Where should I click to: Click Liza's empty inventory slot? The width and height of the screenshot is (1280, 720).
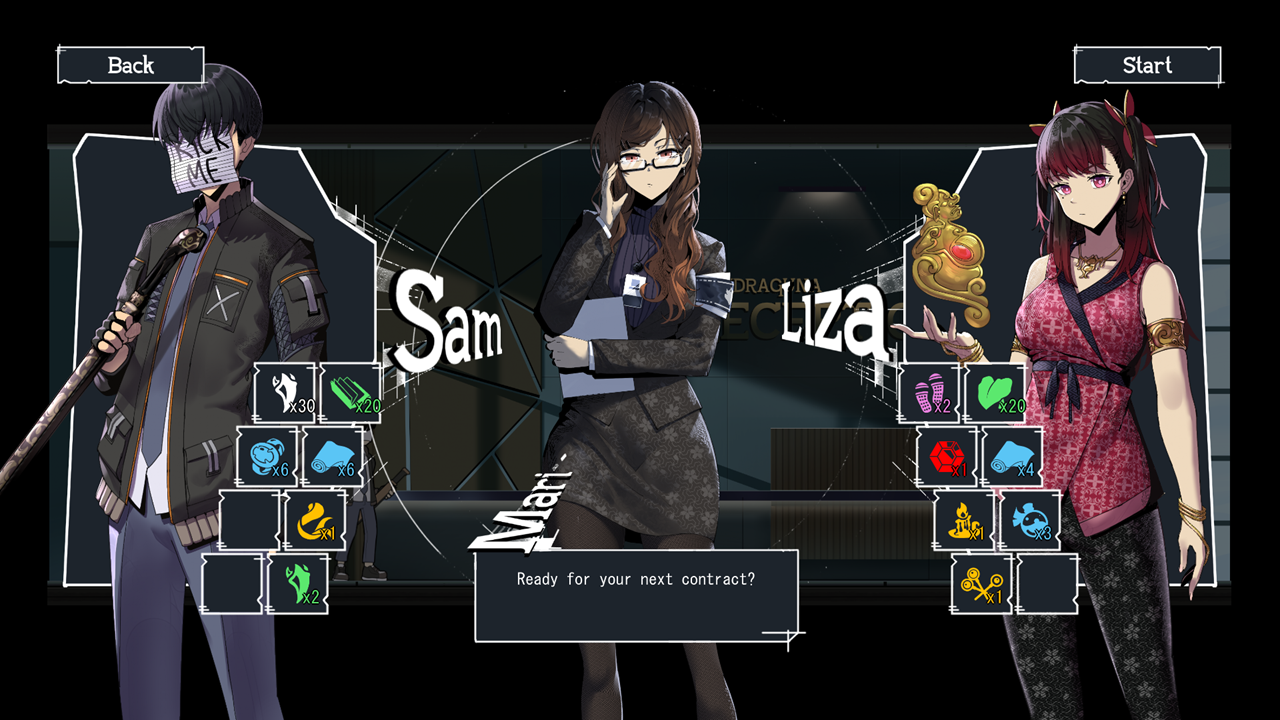click(1047, 584)
